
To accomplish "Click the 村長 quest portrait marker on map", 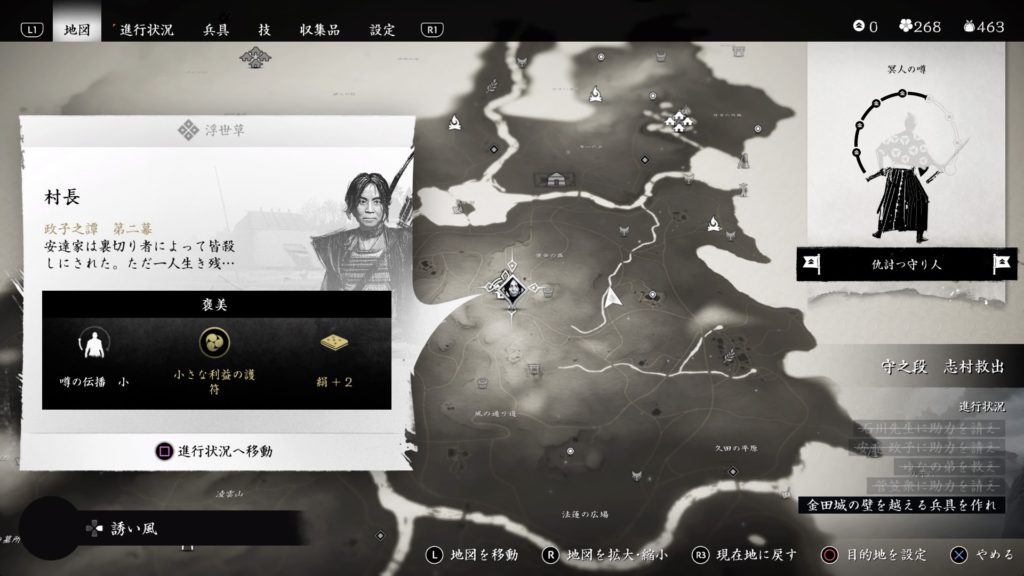I will pyautogui.click(x=511, y=289).
